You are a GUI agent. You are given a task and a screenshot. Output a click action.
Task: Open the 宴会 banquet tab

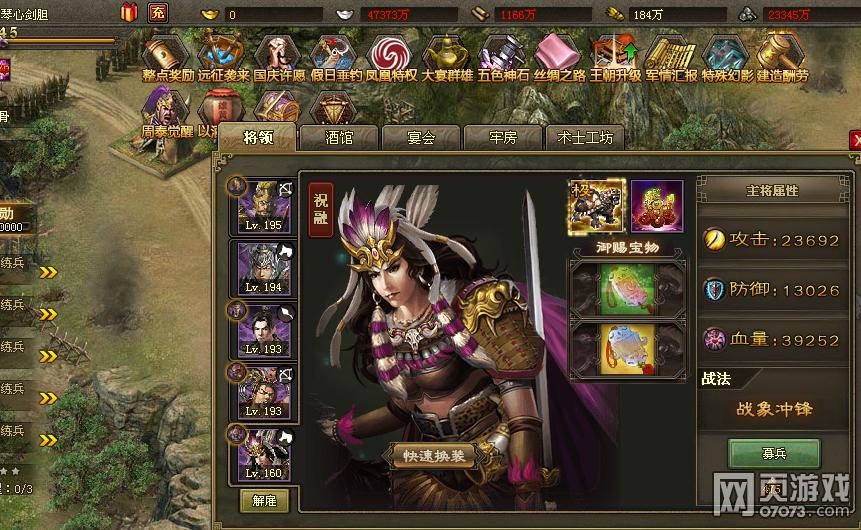[x=421, y=138]
